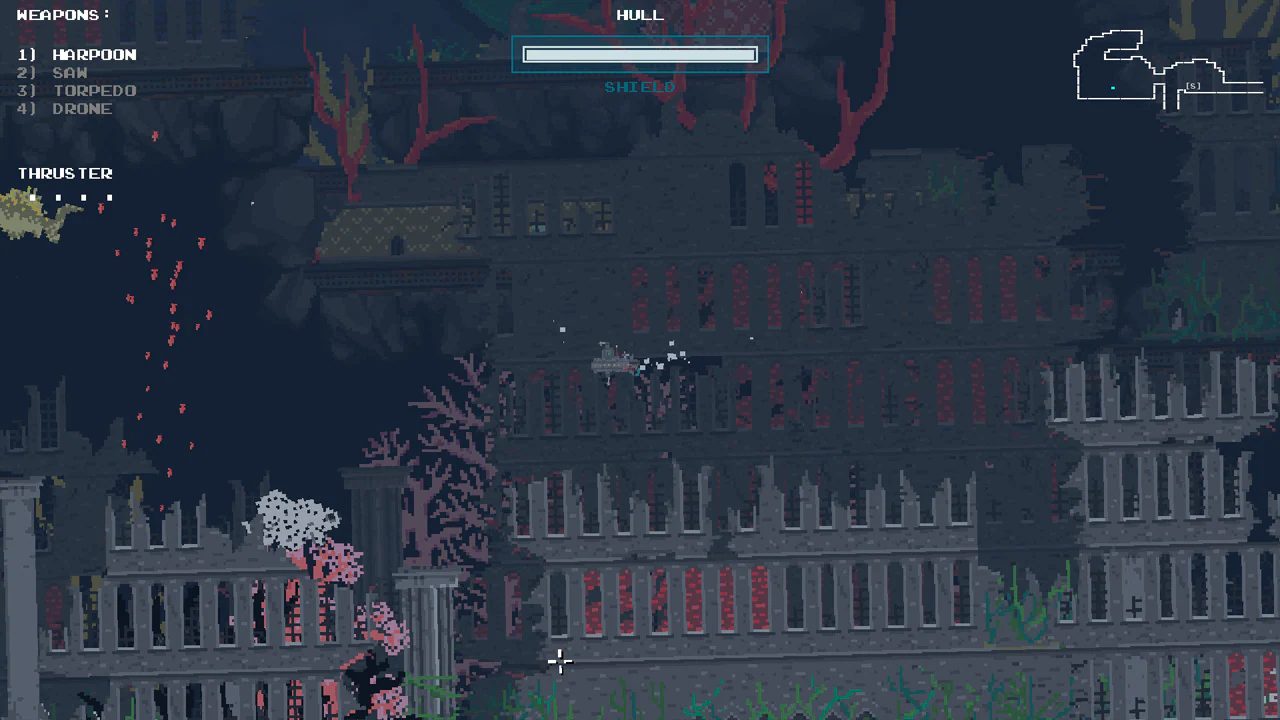
Task: Click the weapon slot number 3 label
Action: tap(25, 90)
